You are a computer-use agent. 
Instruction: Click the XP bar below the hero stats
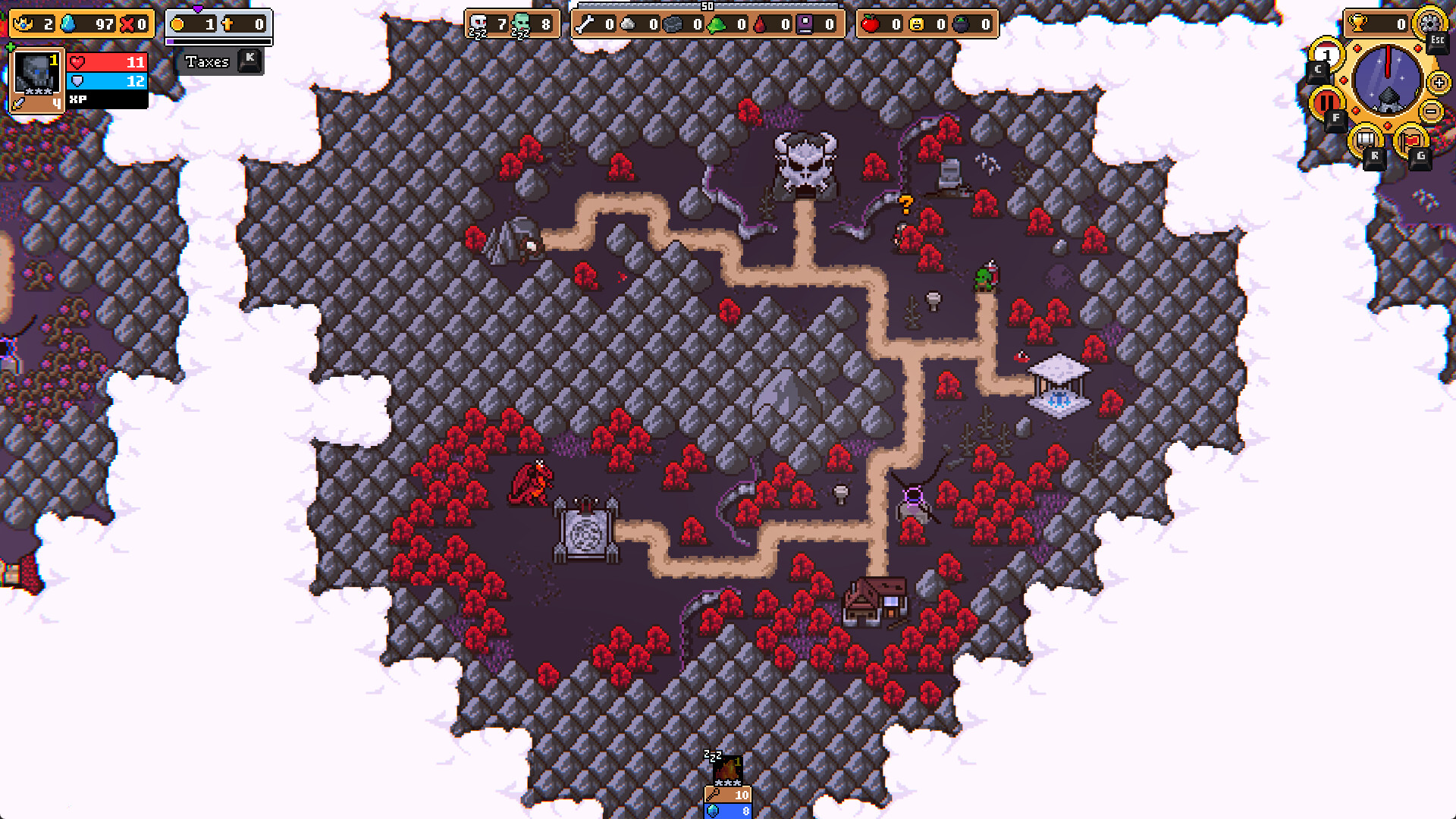tap(108, 101)
